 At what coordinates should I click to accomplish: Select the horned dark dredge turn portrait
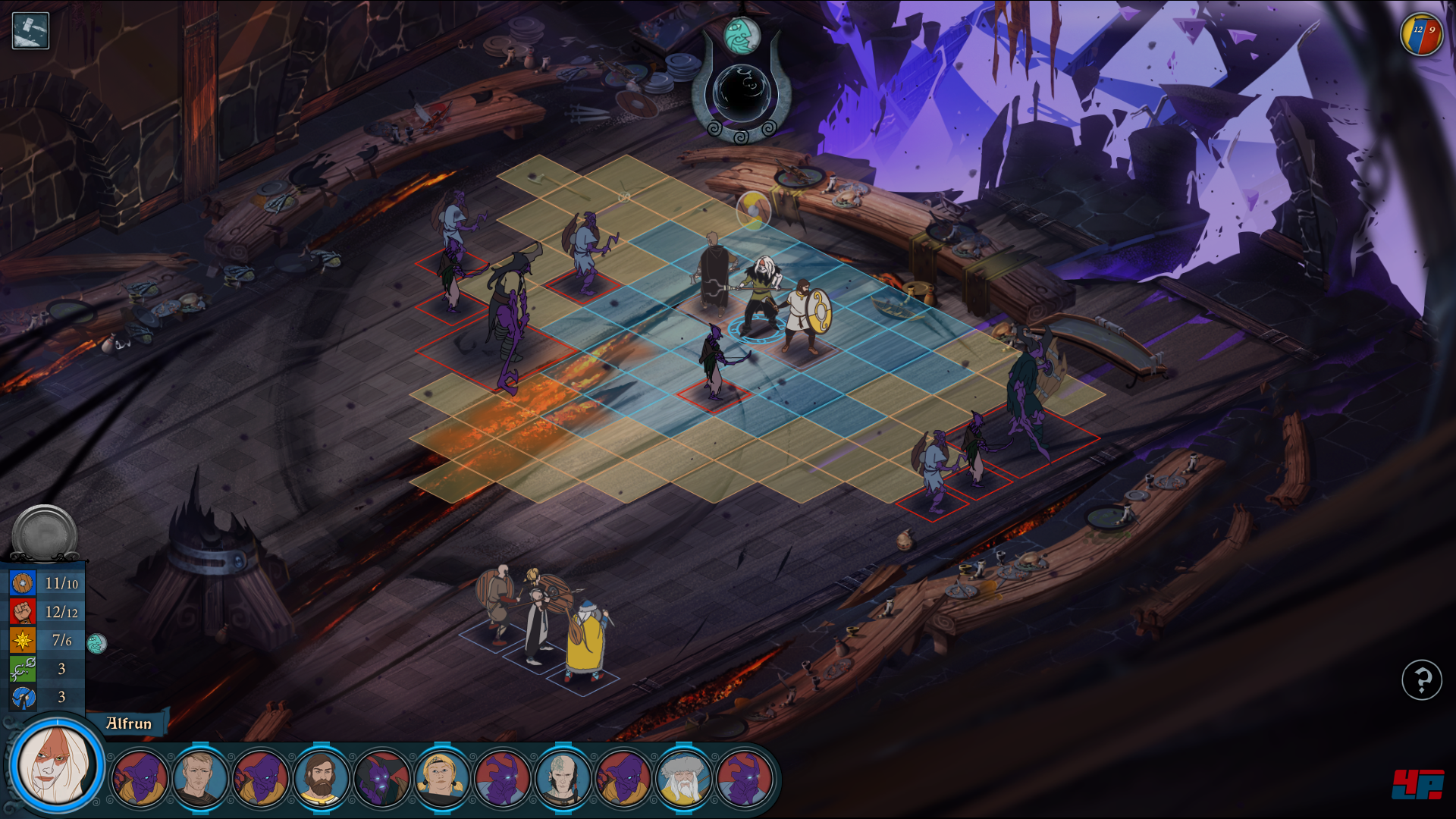tap(381, 778)
